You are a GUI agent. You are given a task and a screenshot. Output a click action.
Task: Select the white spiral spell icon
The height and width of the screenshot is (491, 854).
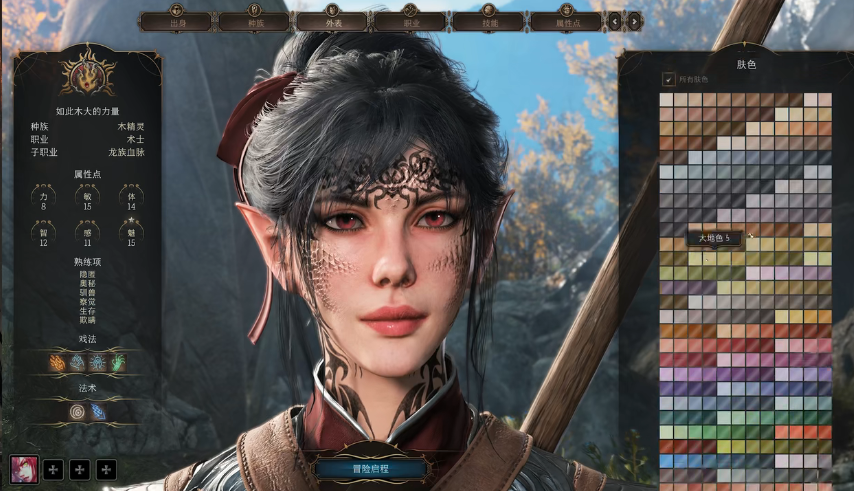coord(77,410)
